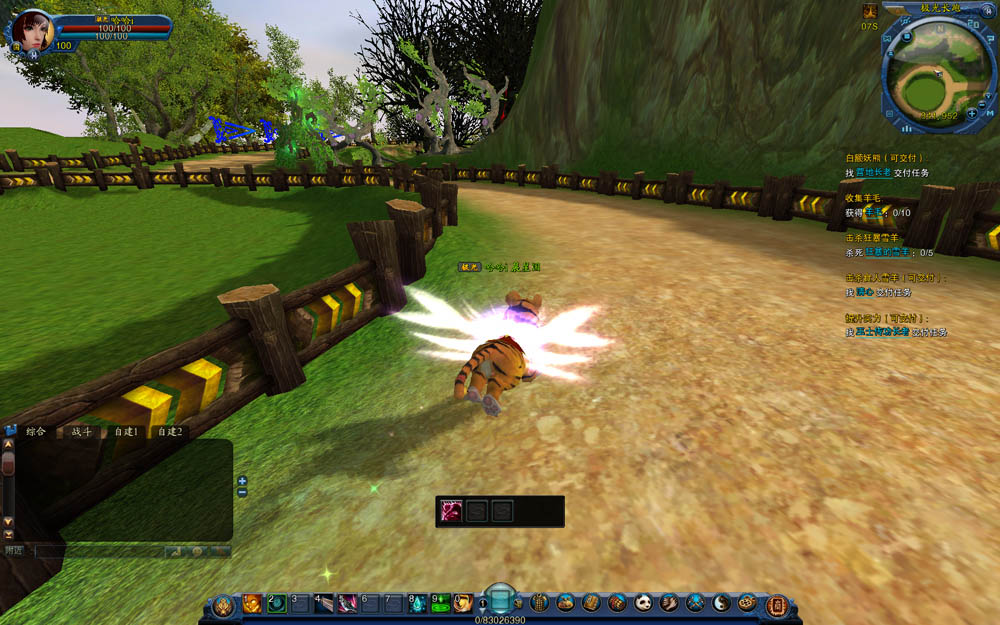1000x625 pixels.
Task: Click the red round button at bar end
Action: [775, 605]
